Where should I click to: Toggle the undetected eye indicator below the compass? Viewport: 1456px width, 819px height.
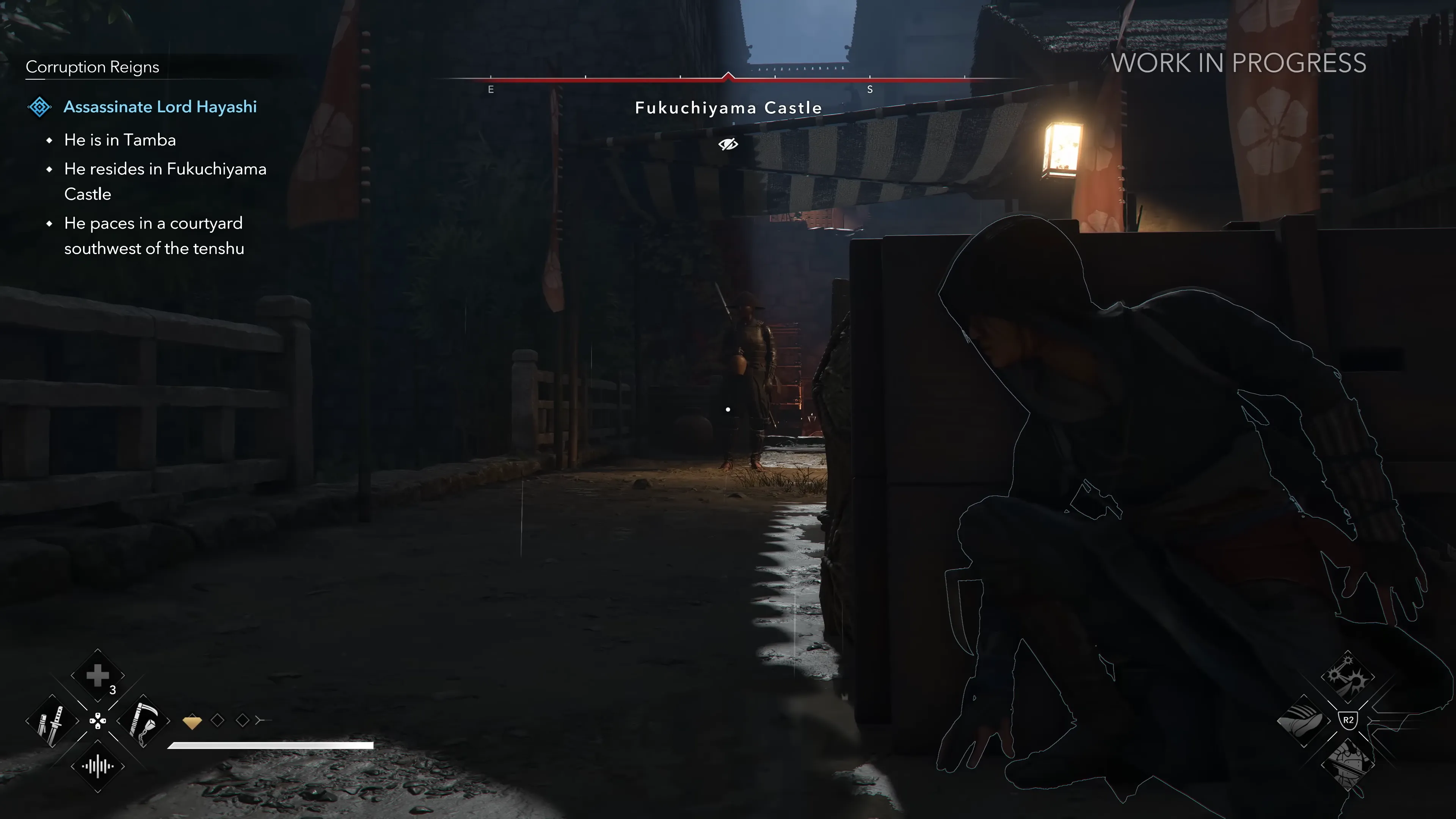click(x=728, y=144)
